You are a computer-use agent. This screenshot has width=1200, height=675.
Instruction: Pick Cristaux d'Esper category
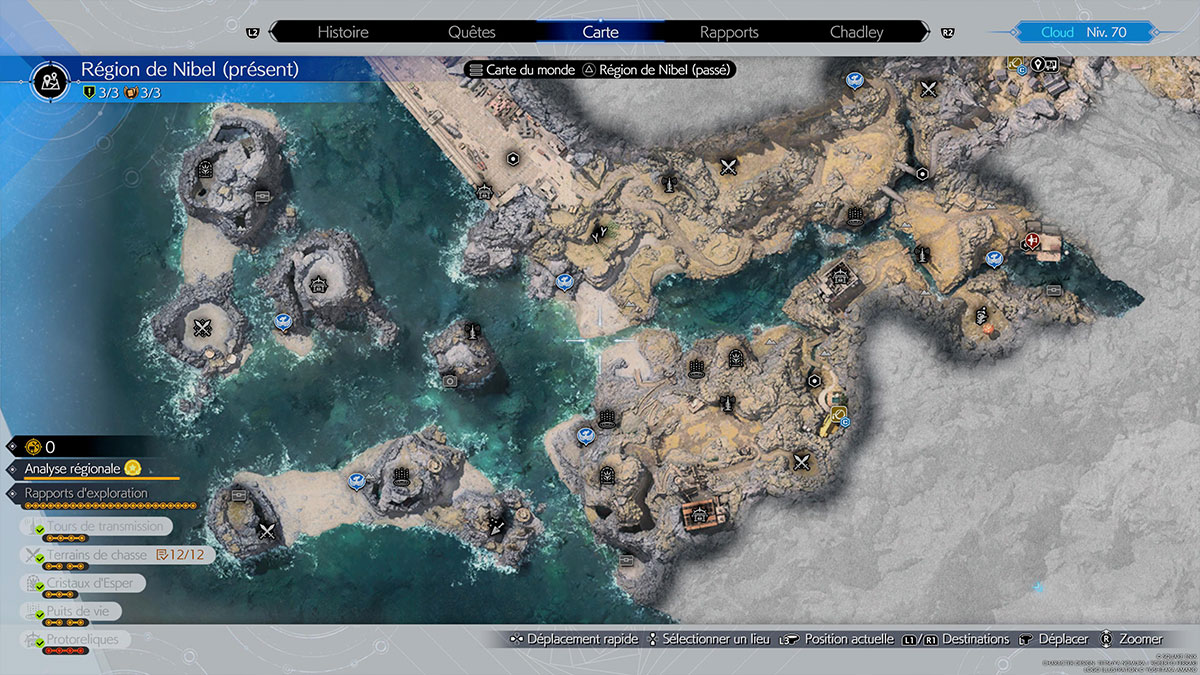click(83, 583)
